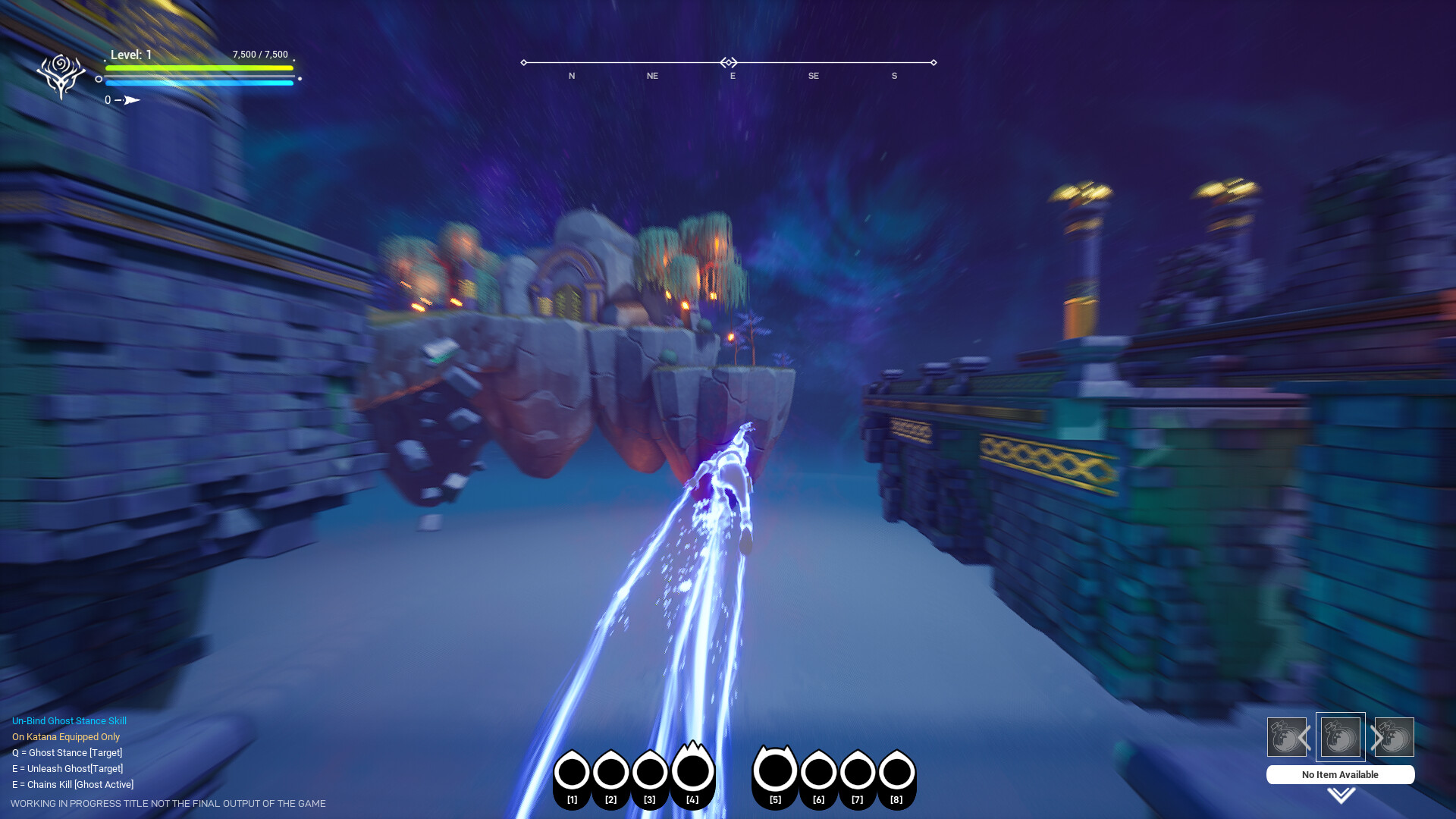Cycle items left with the left chevron
Image resolution: width=1456 pixels, height=819 pixels.
(1307, 736)
